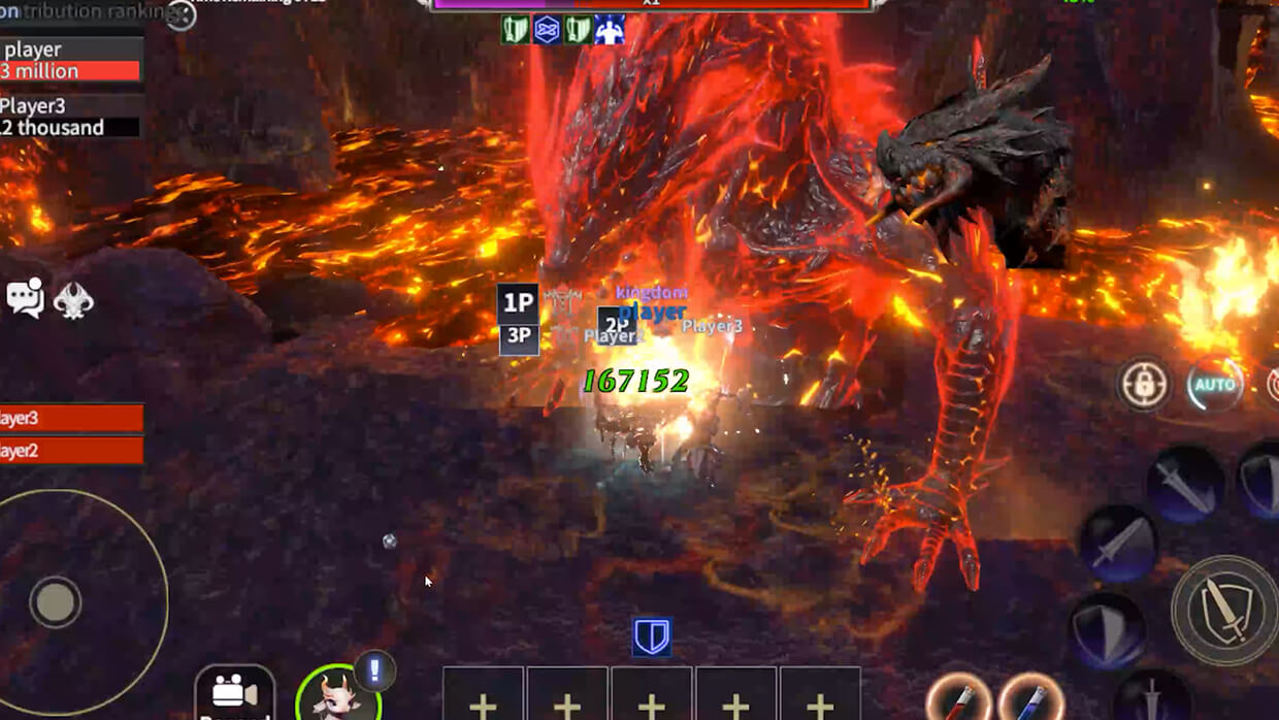Screen dimensions: 1279x720
Task: Tap the virtual joystick knob
Action: click(x=55, y=602)
